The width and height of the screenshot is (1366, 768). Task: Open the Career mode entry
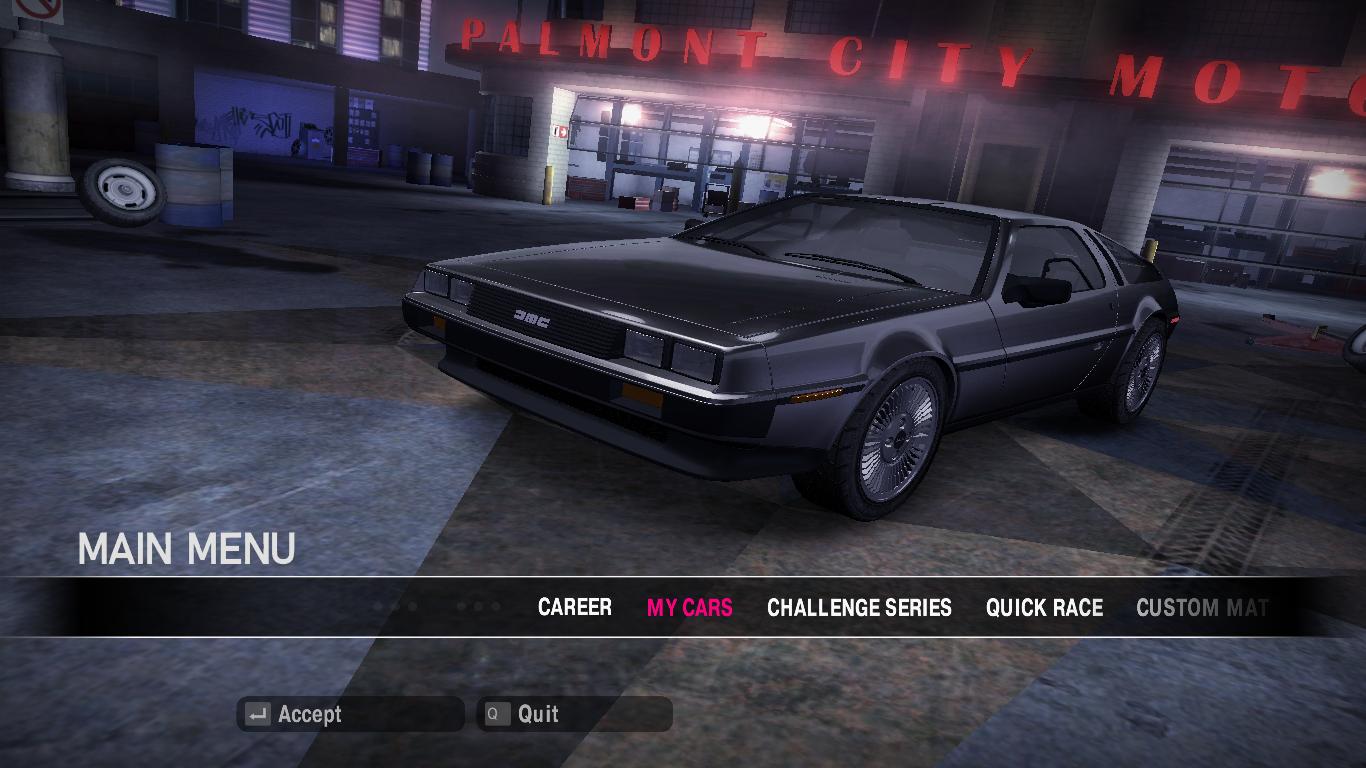[575, 607]
